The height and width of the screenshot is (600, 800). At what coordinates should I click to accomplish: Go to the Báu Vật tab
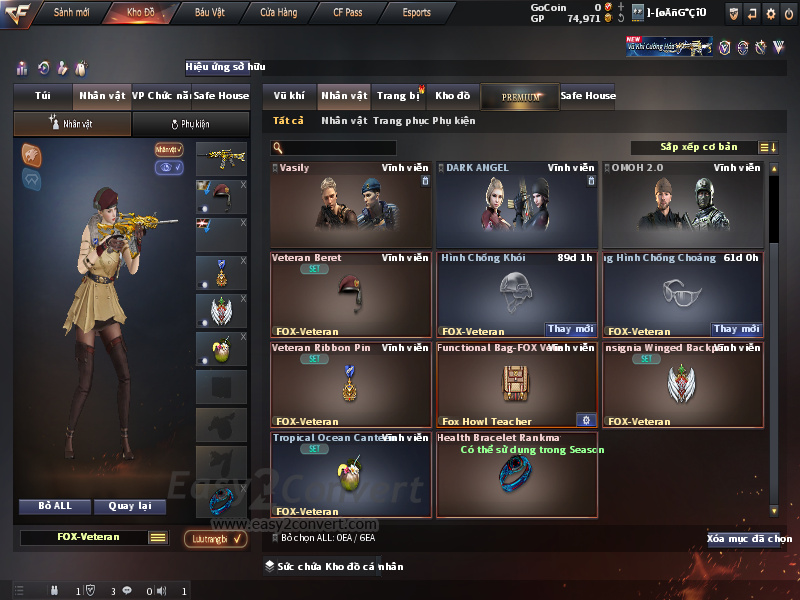pyautogui.click(x=209, y=13)
